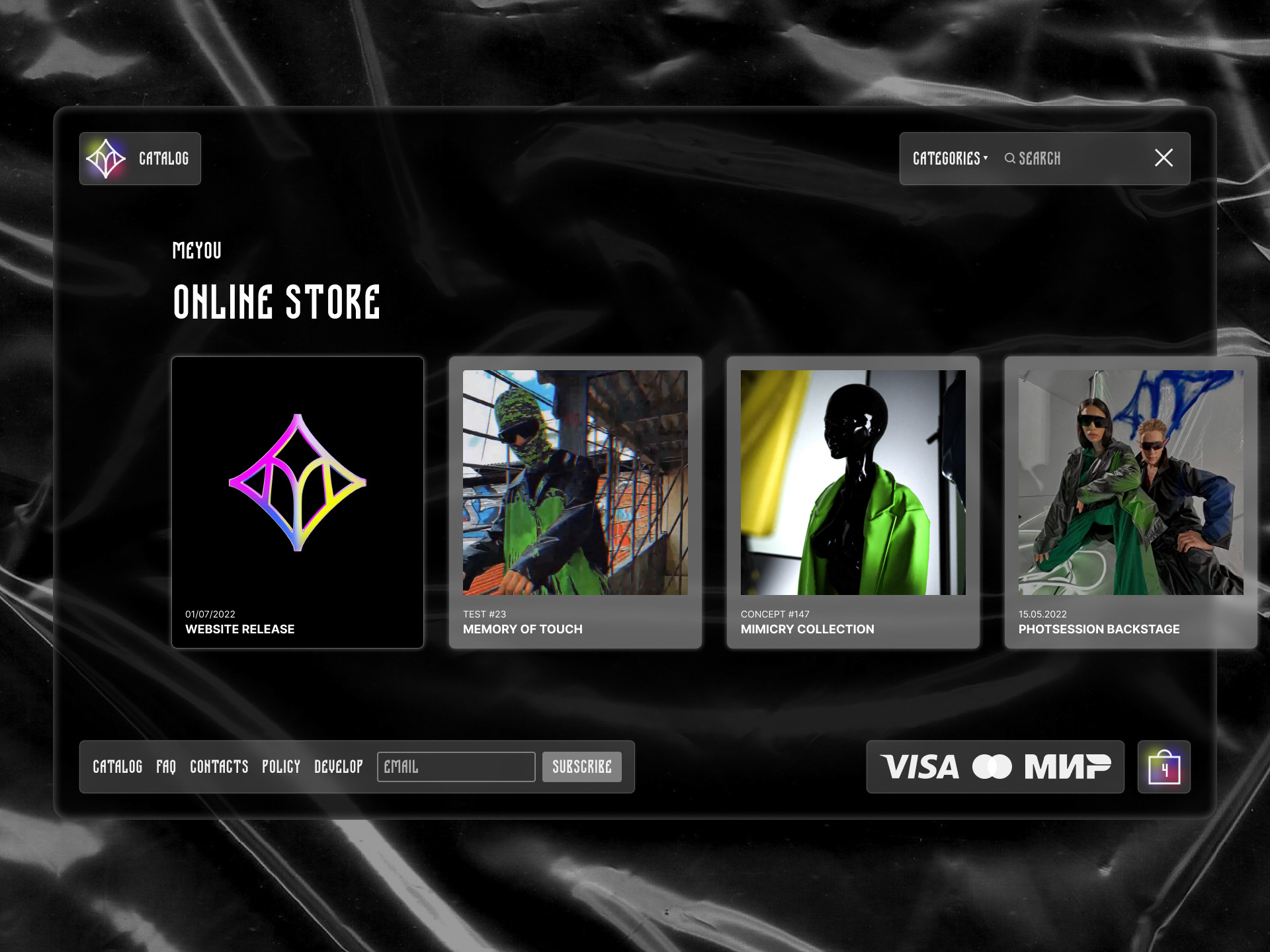Image resolution: width=1270 pixels, height=952 pixels.
Task: Open the Develop link
Action: (339, 767)
